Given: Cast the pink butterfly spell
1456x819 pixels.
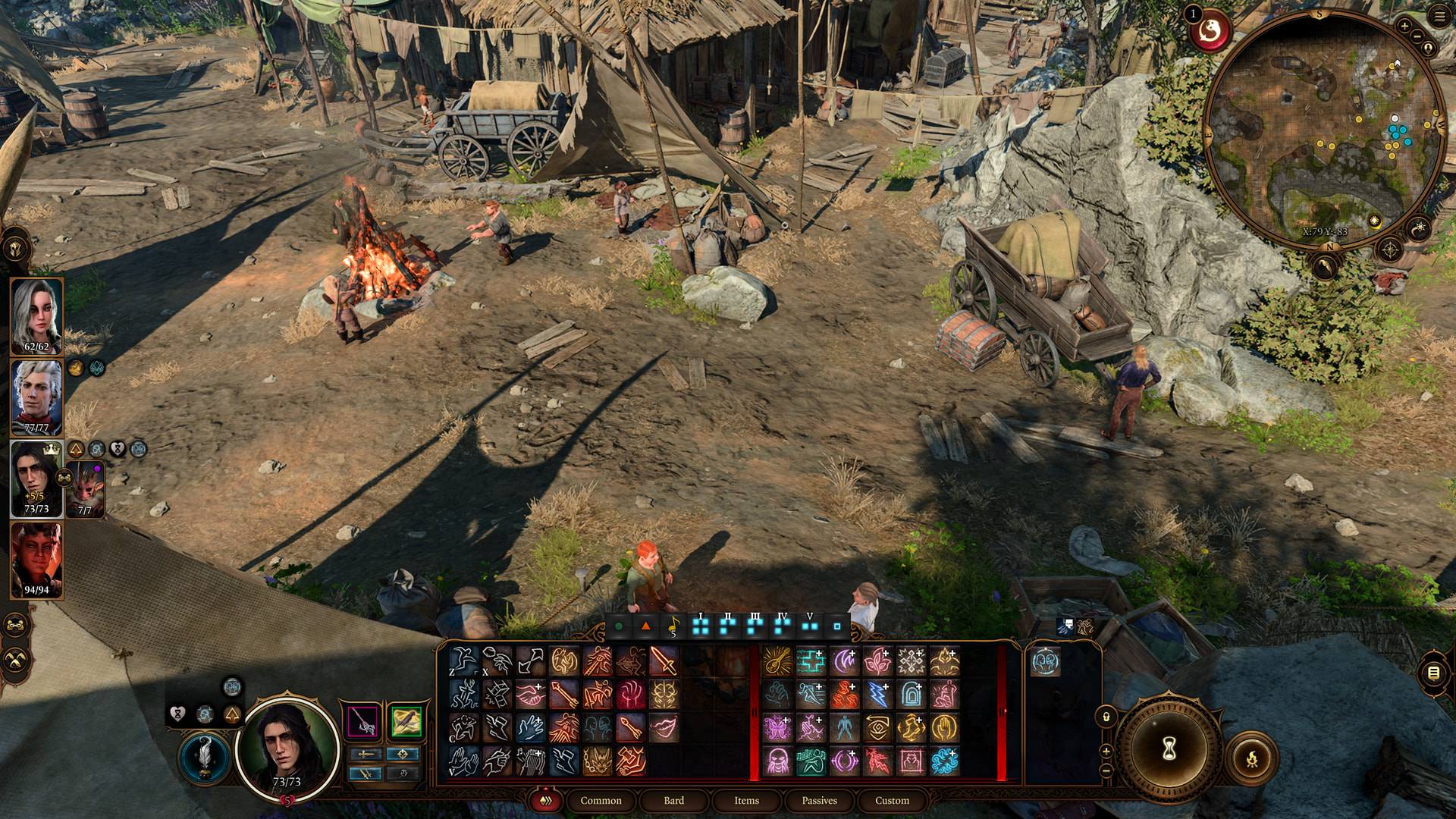Looking at the screenshot, I should tap(777, 728).
